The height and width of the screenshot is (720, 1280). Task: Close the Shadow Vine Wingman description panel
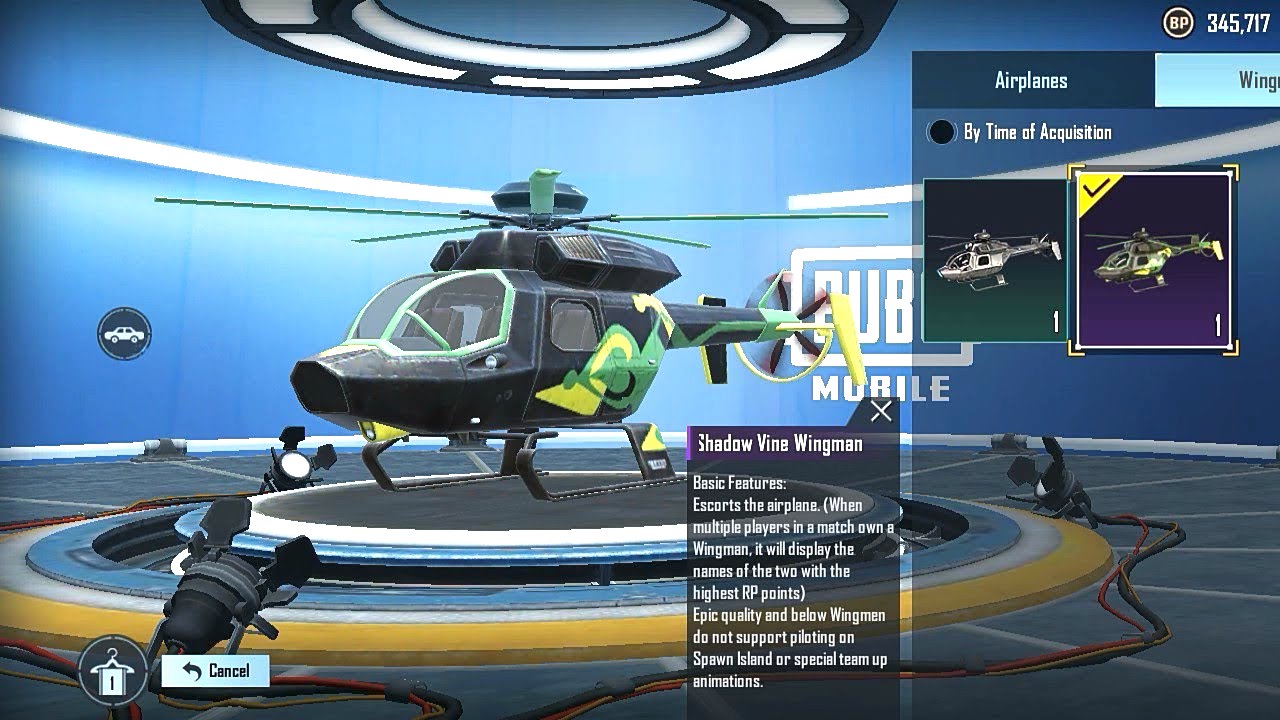coord(881,409)
